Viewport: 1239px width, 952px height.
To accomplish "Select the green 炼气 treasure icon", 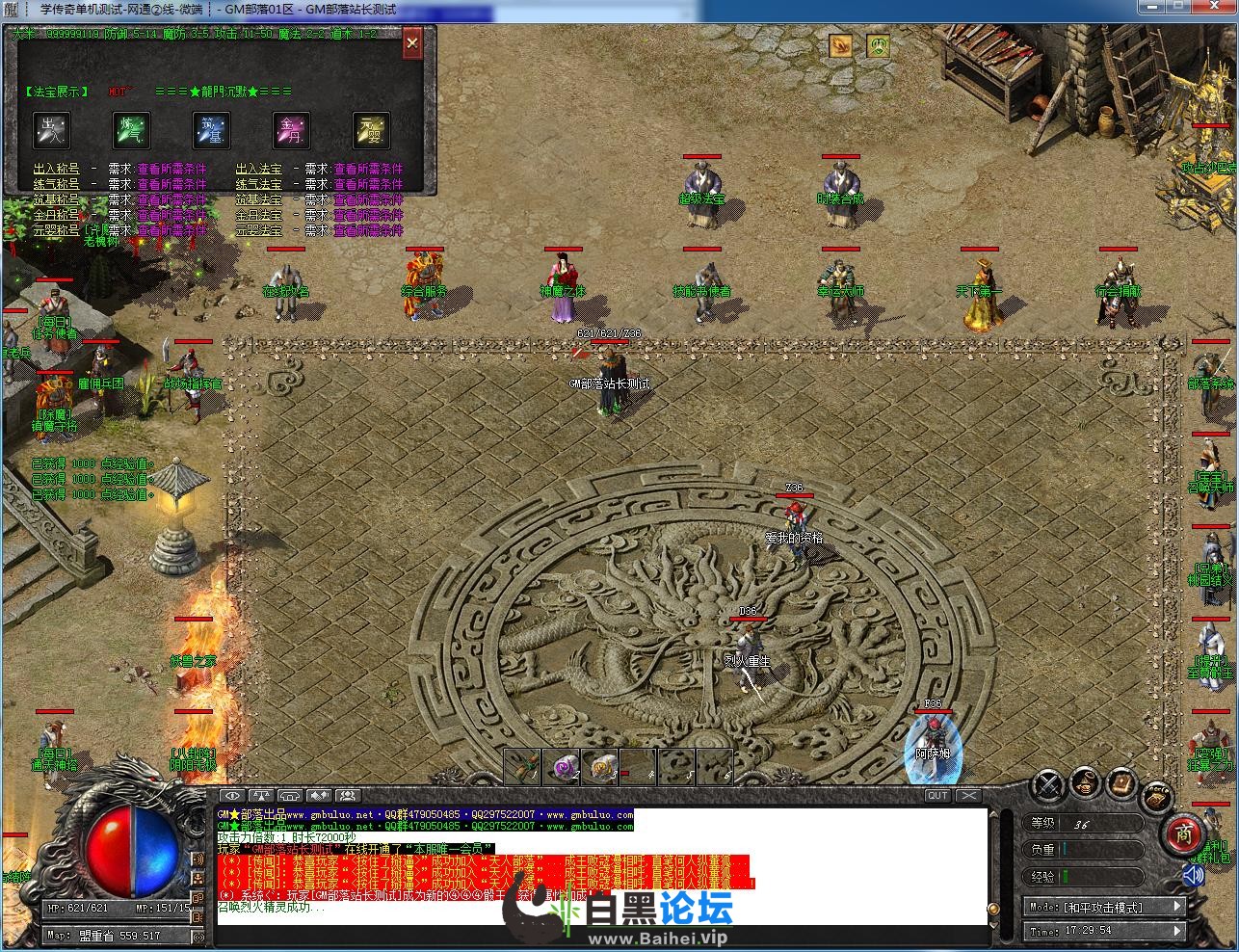I will point(131,129).
